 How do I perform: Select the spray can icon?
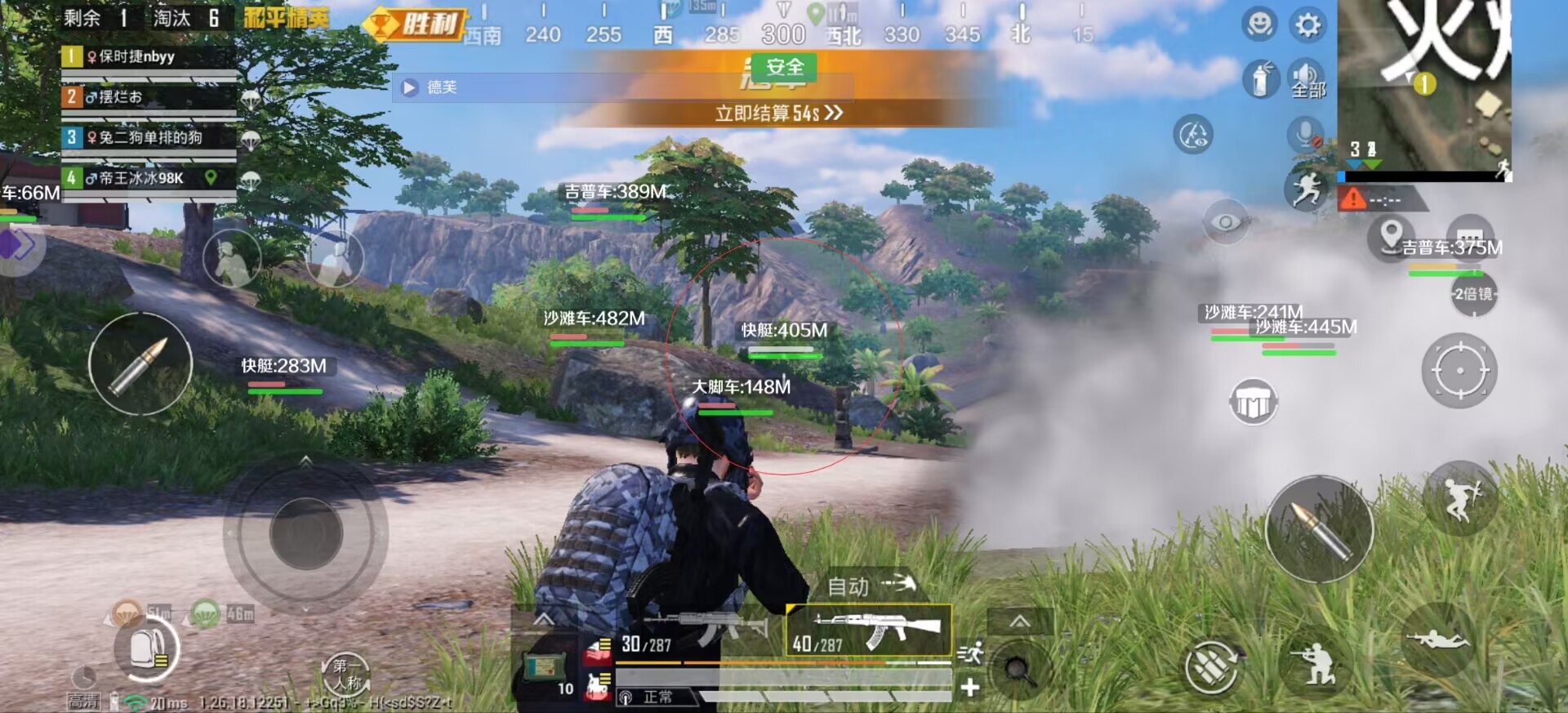point(1260,80)
